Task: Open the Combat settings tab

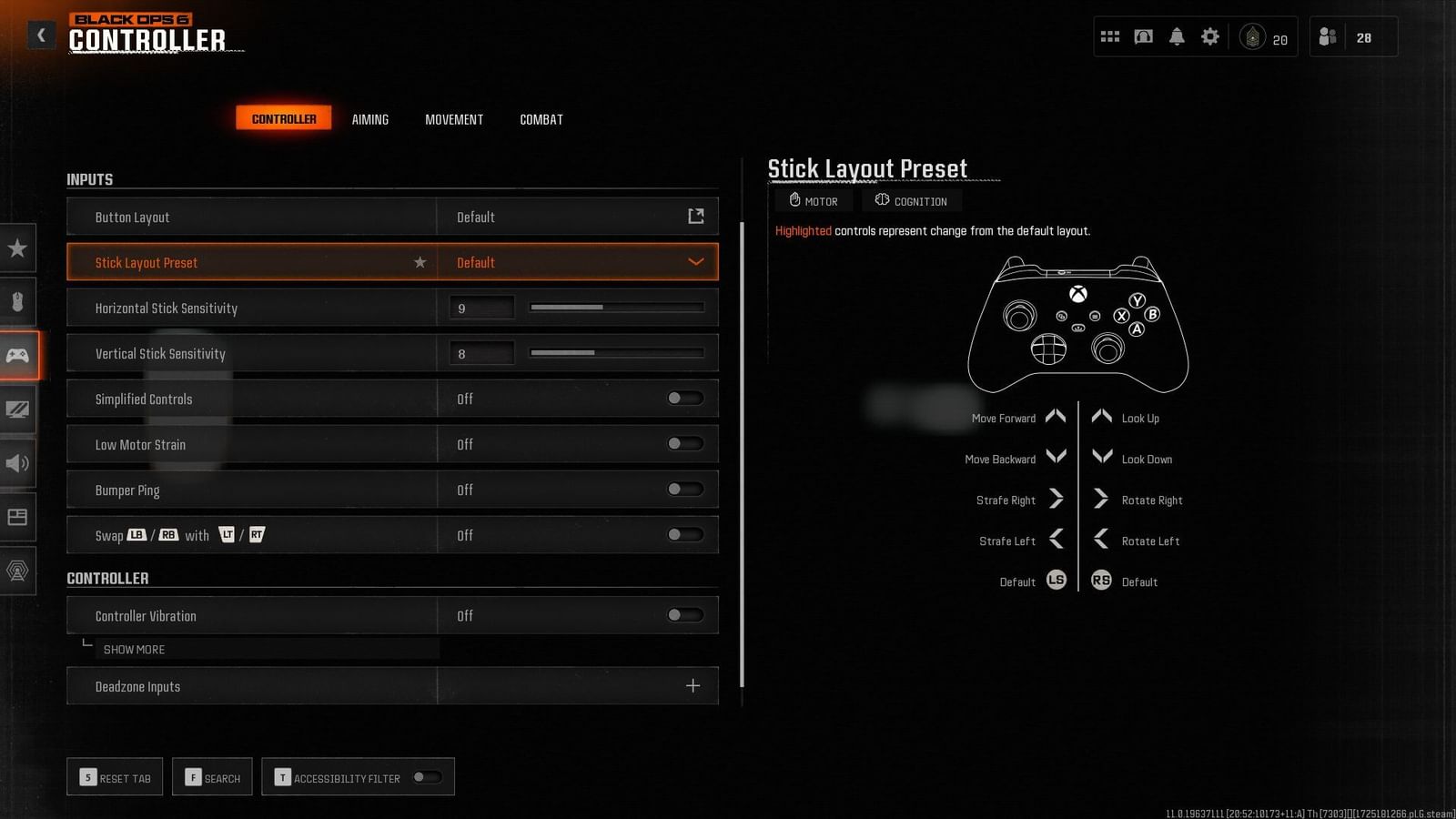Action: [541, 118]
